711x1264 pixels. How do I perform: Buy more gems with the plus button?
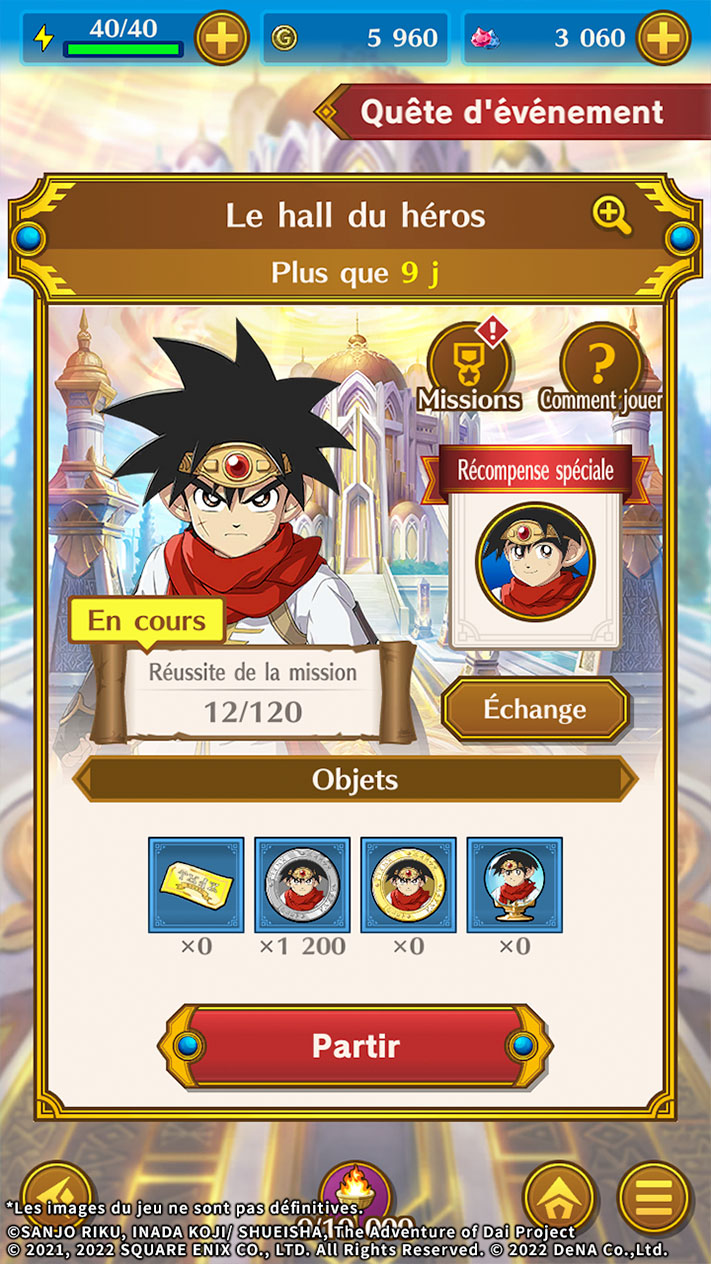[x=663, y=38]
